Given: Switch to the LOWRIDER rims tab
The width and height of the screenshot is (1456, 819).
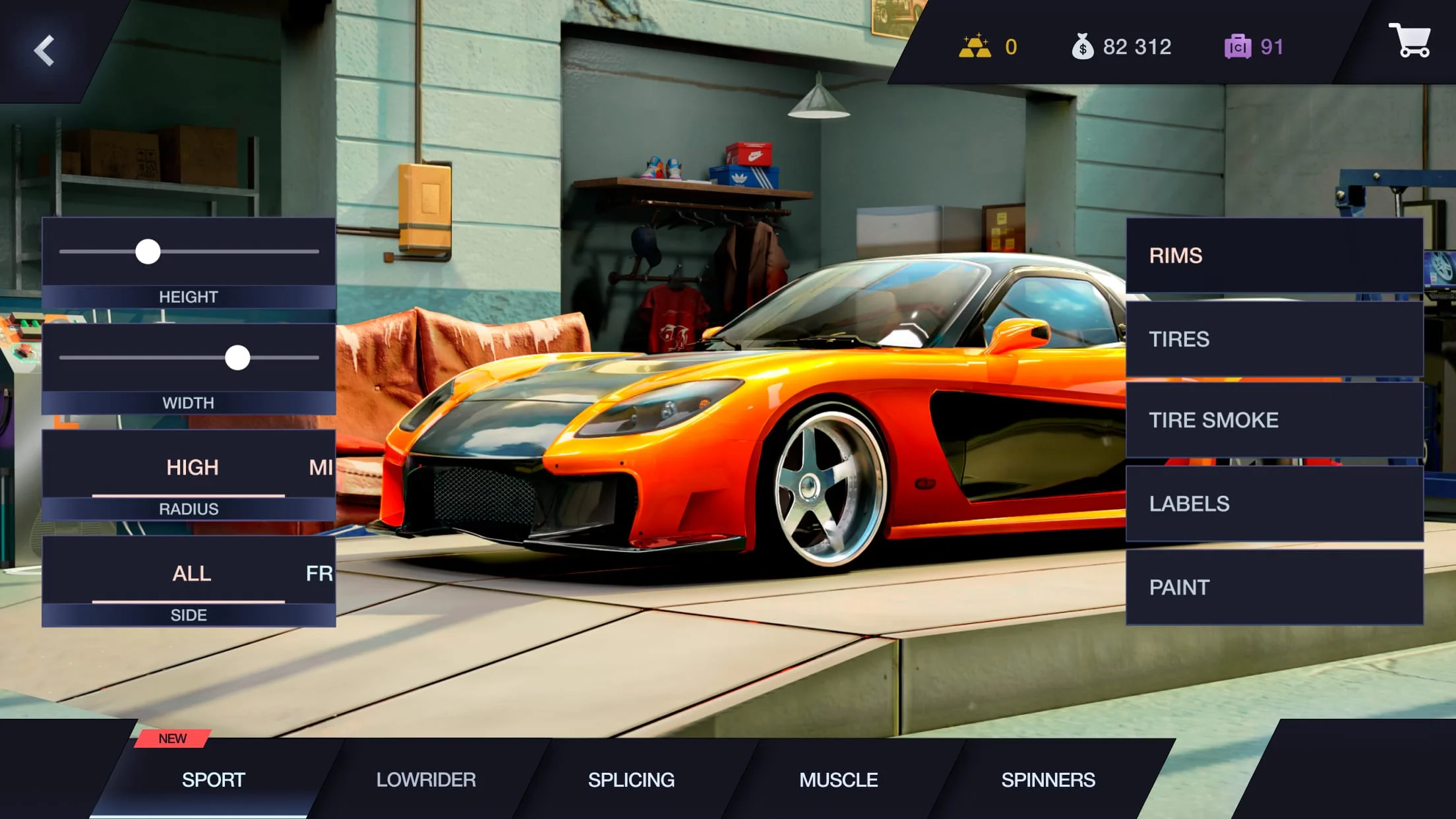Looking at the screenshot, I should click(426, 779).
